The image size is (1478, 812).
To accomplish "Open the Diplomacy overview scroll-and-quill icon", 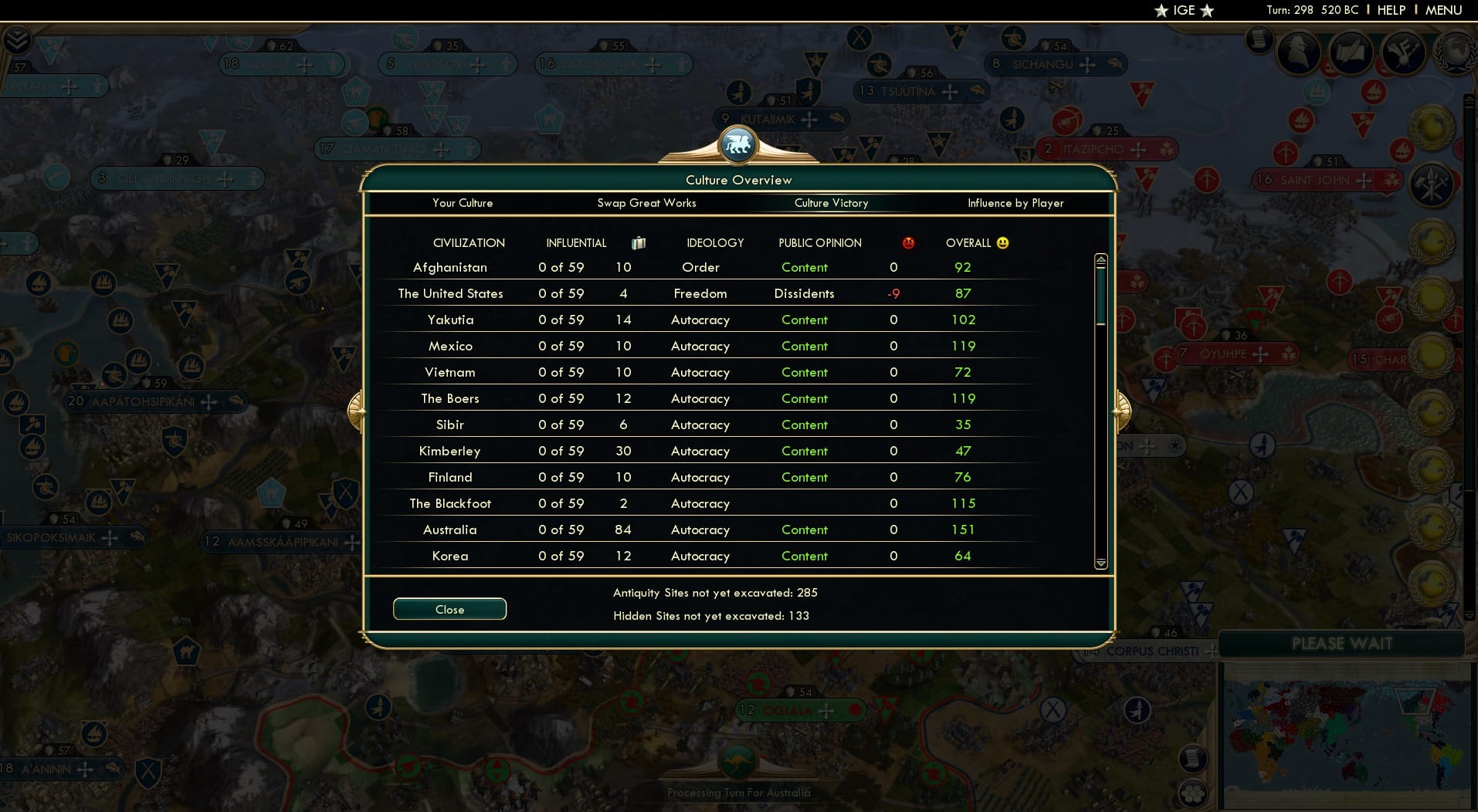I will pos(1351,52).
